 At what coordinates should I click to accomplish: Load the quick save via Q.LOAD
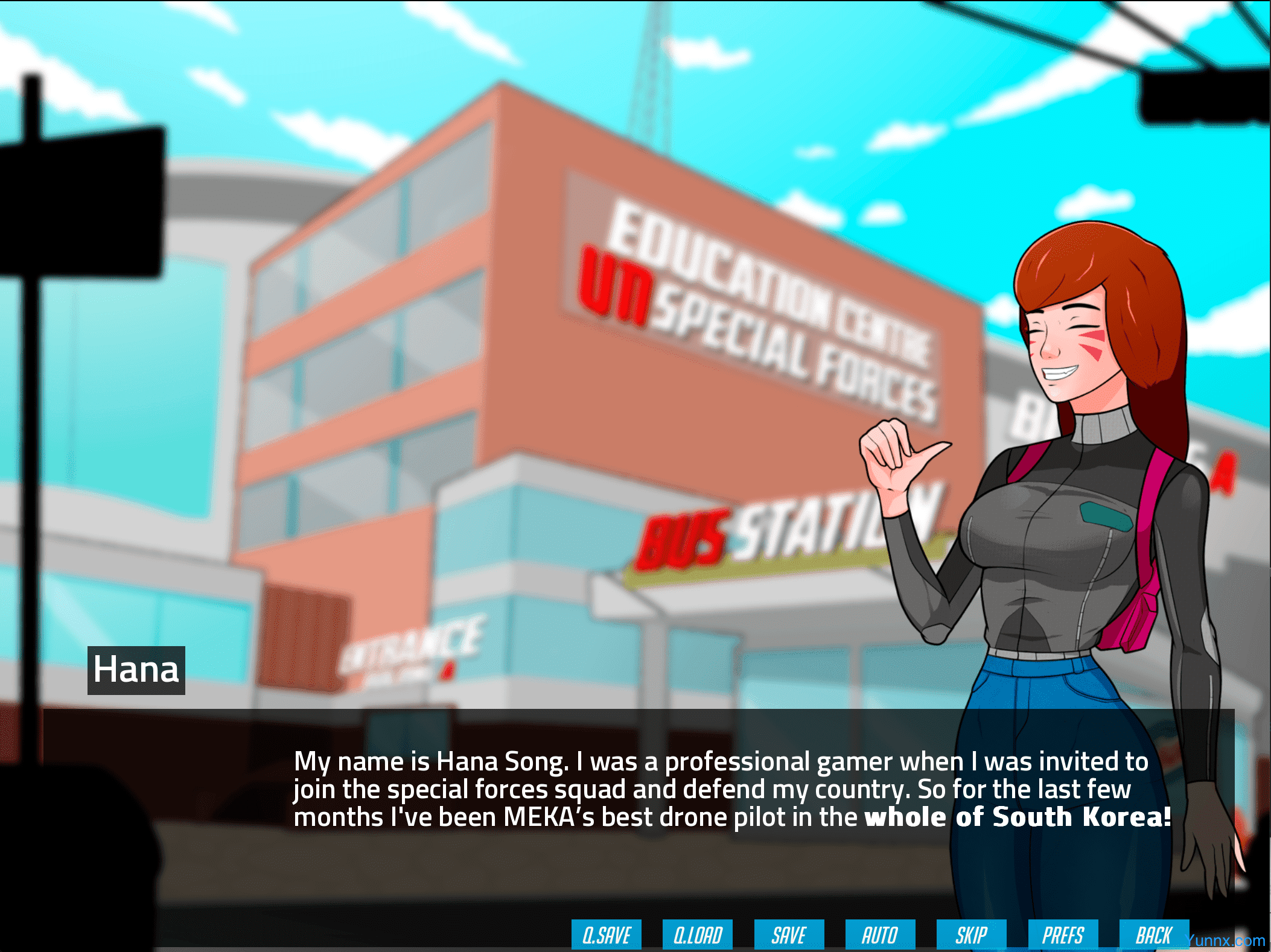697,935
